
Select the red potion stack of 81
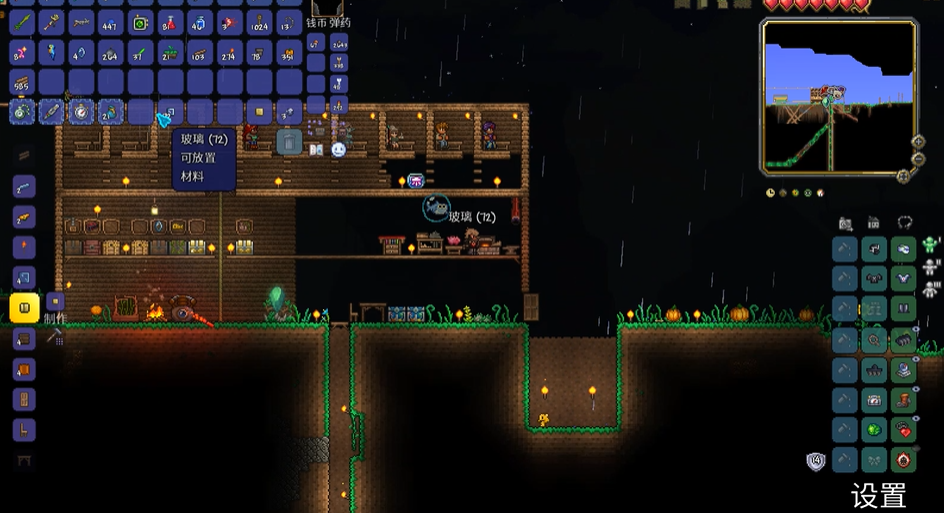(170, 22)
